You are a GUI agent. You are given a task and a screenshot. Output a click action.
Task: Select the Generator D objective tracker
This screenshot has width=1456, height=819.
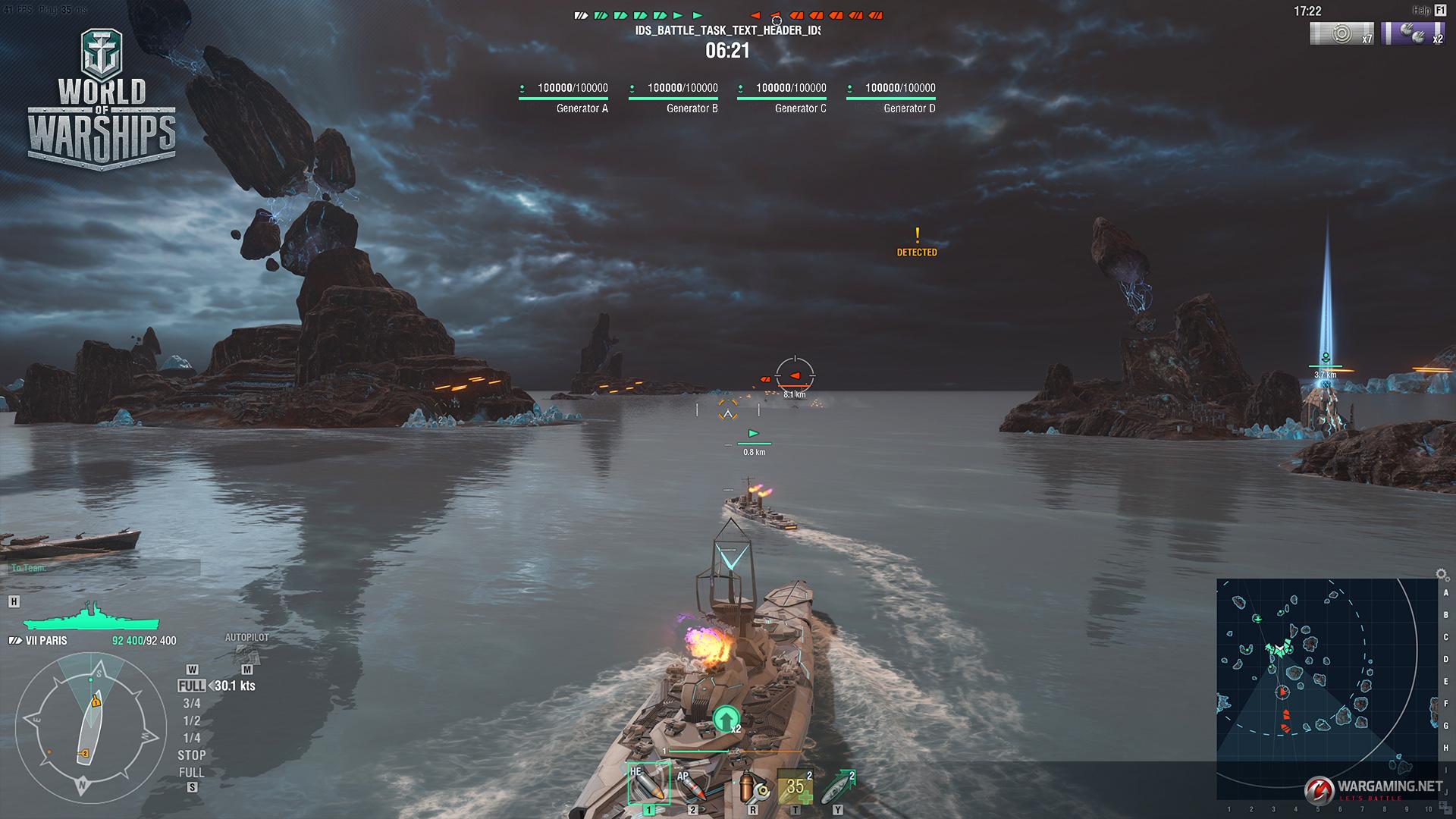point(891,98)
